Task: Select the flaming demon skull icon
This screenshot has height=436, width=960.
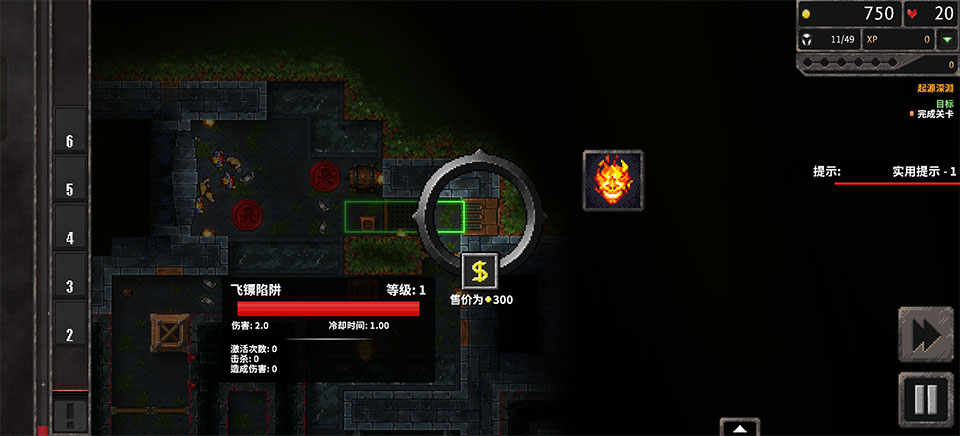Action: [x=613, y=180]
